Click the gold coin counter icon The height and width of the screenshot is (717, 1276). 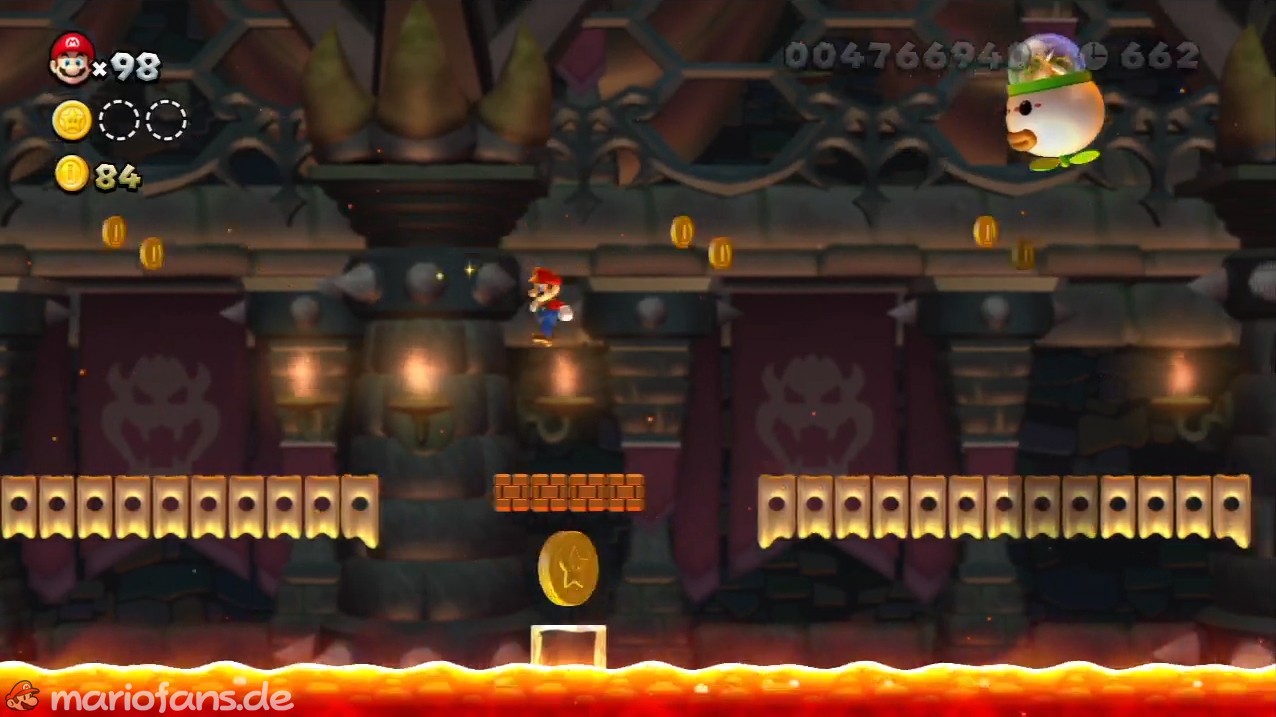point(72,174)
